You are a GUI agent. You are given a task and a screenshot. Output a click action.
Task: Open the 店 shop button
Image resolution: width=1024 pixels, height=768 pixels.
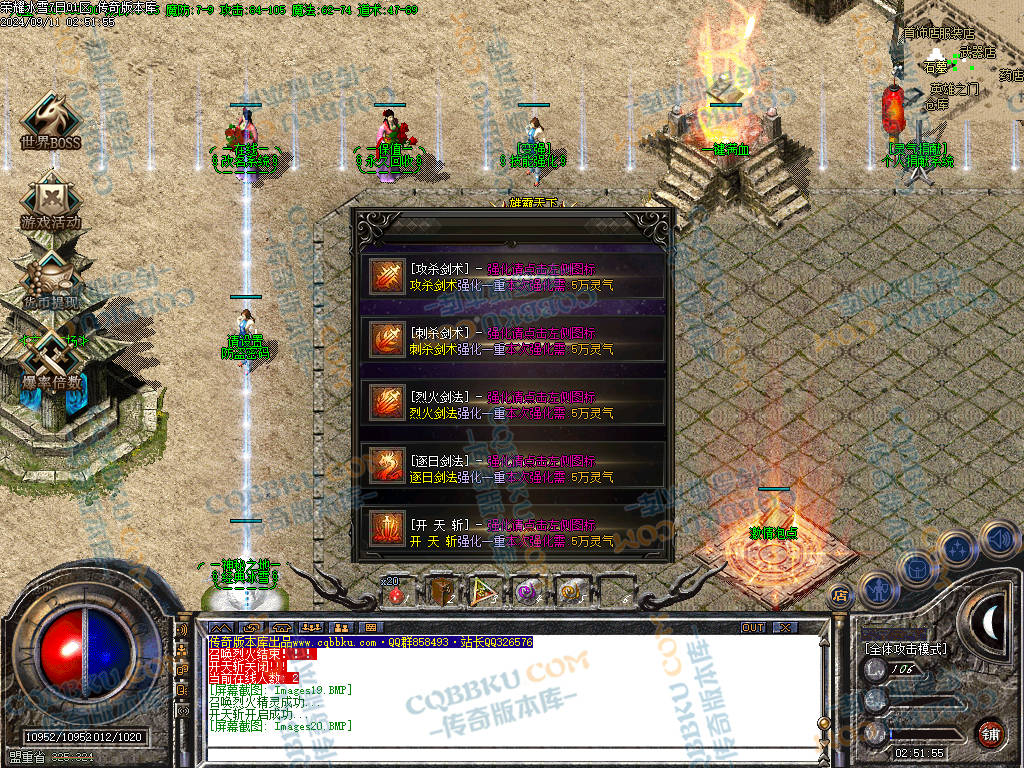(x=840, y=596)
